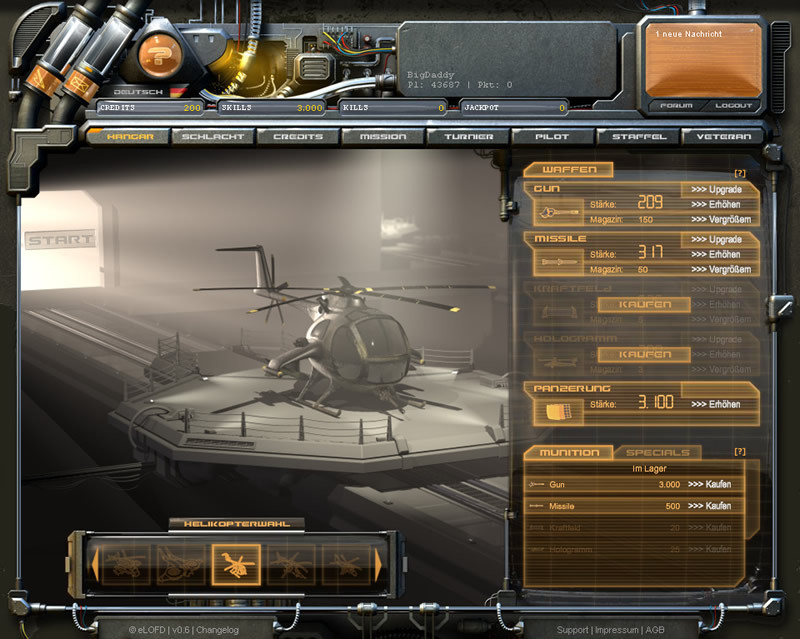Click the right arrow in Helikopterwahl
Screen dimensions: 800x639
tap(378, 564)
